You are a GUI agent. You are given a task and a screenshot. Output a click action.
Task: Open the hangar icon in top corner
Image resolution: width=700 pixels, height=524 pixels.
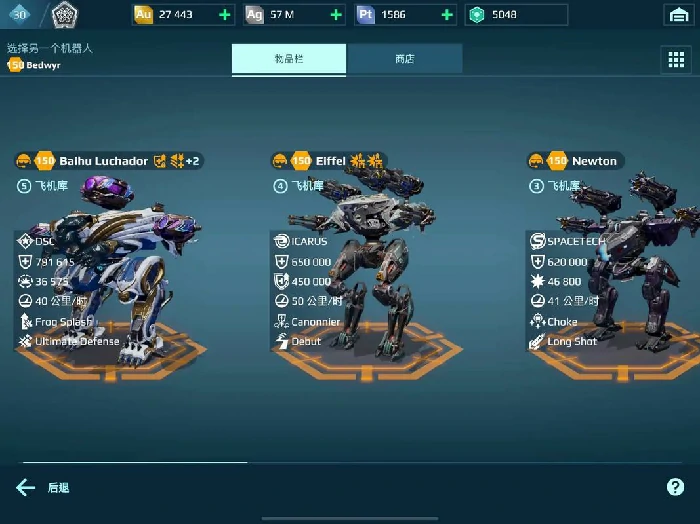click(677, 15)
